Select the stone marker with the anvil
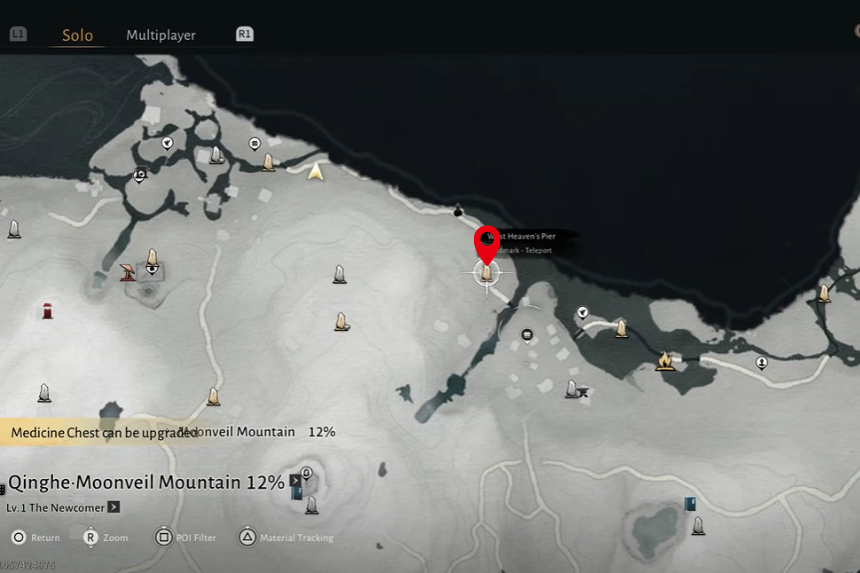 pos(575,388)
